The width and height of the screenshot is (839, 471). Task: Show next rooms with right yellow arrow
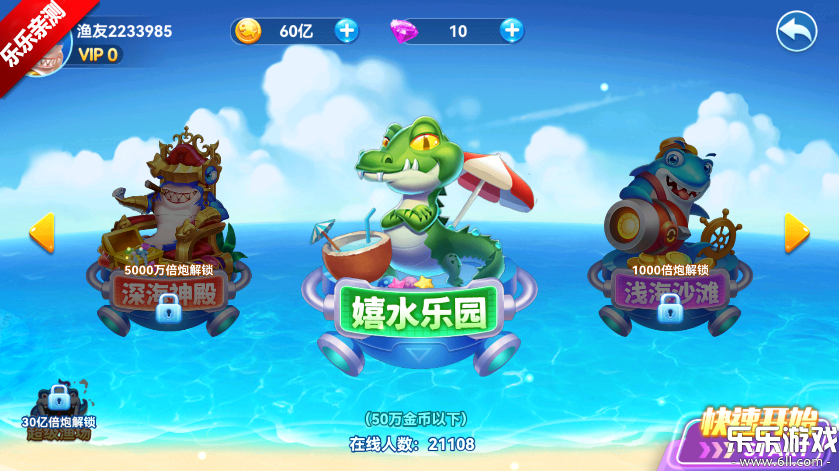796,232
